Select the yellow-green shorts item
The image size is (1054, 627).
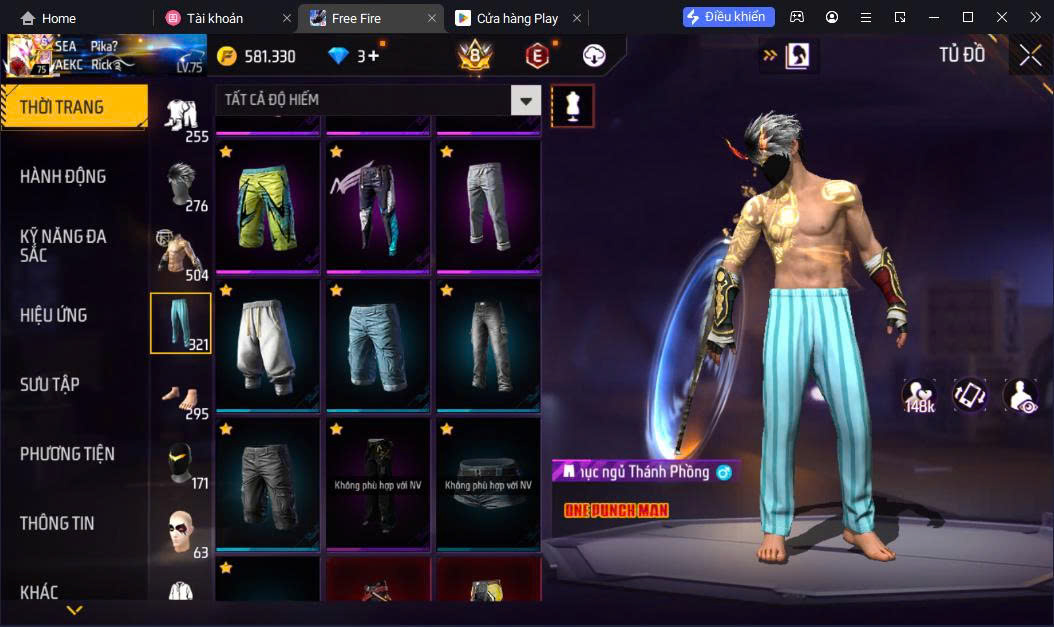click(x=268, y=207)
